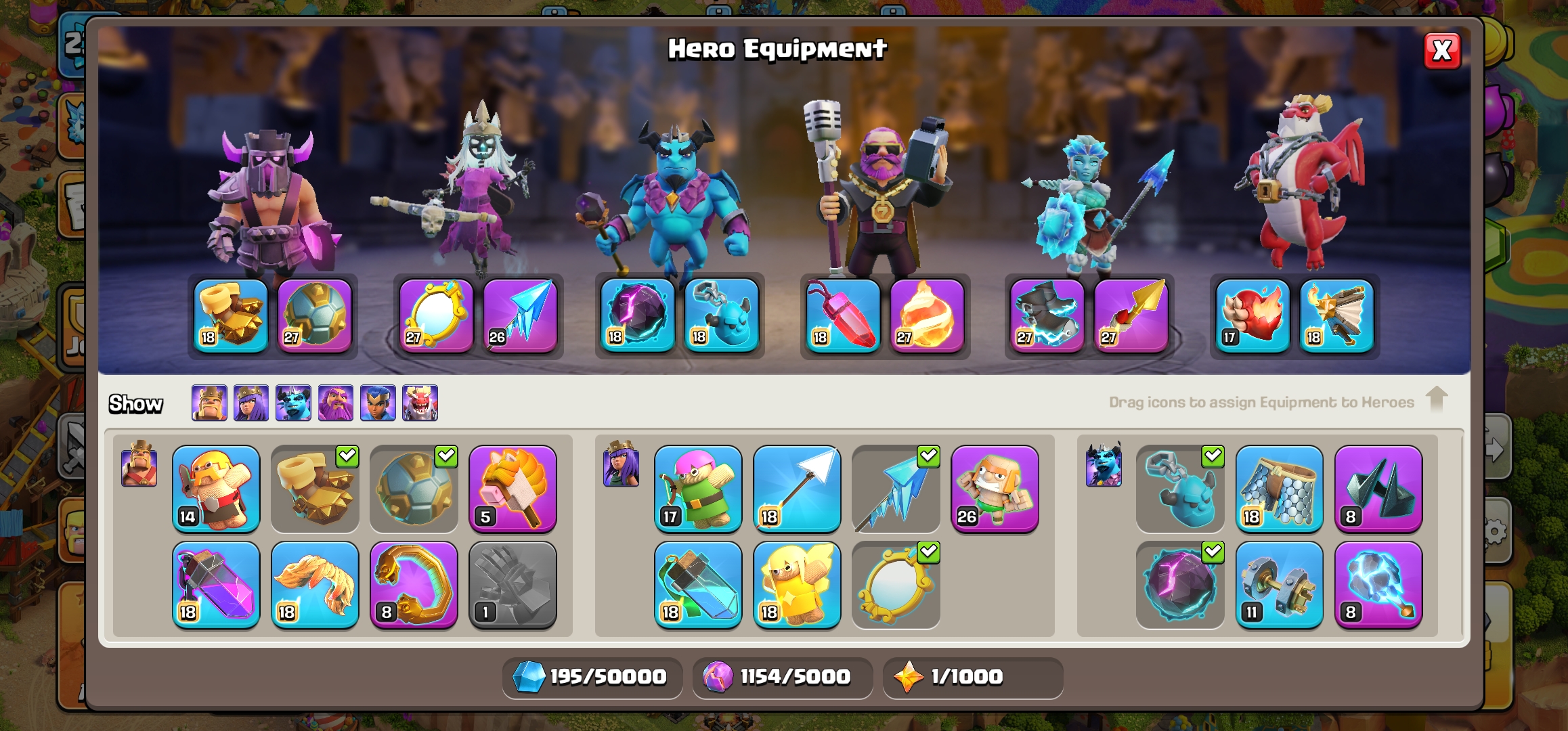Image resolution: width=1568 pixels, height=731 pixels.
Task: Pick the level 8 Snake Bracelet
Action: [414, 585]
